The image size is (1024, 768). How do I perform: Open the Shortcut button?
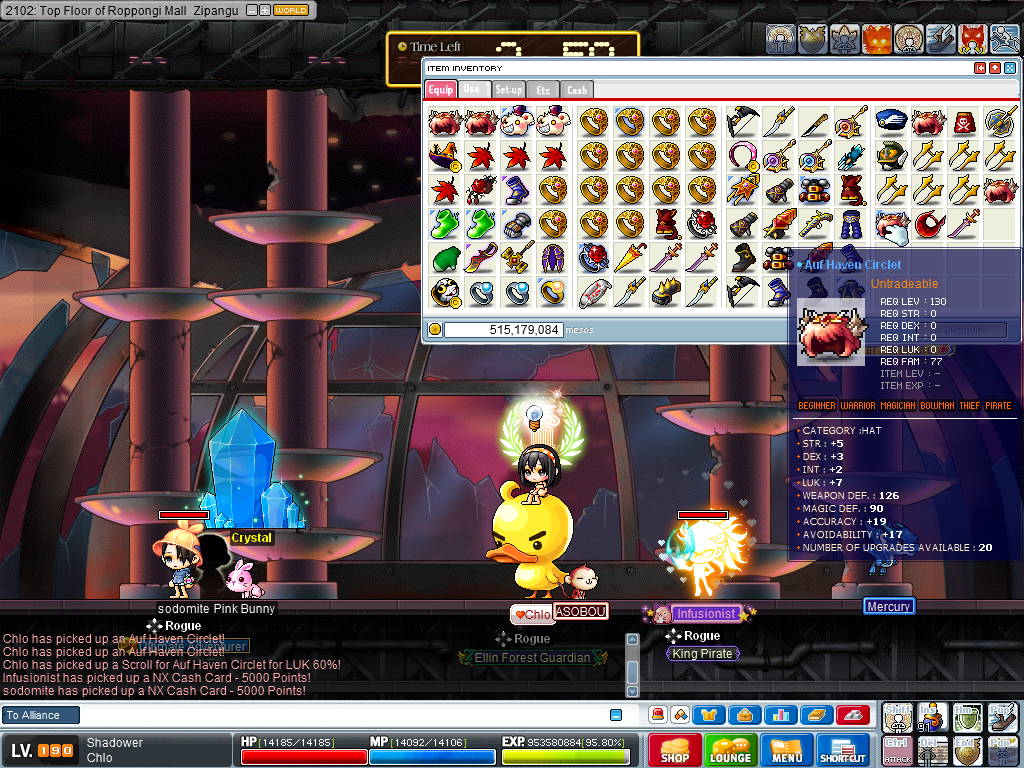point(842,749)
